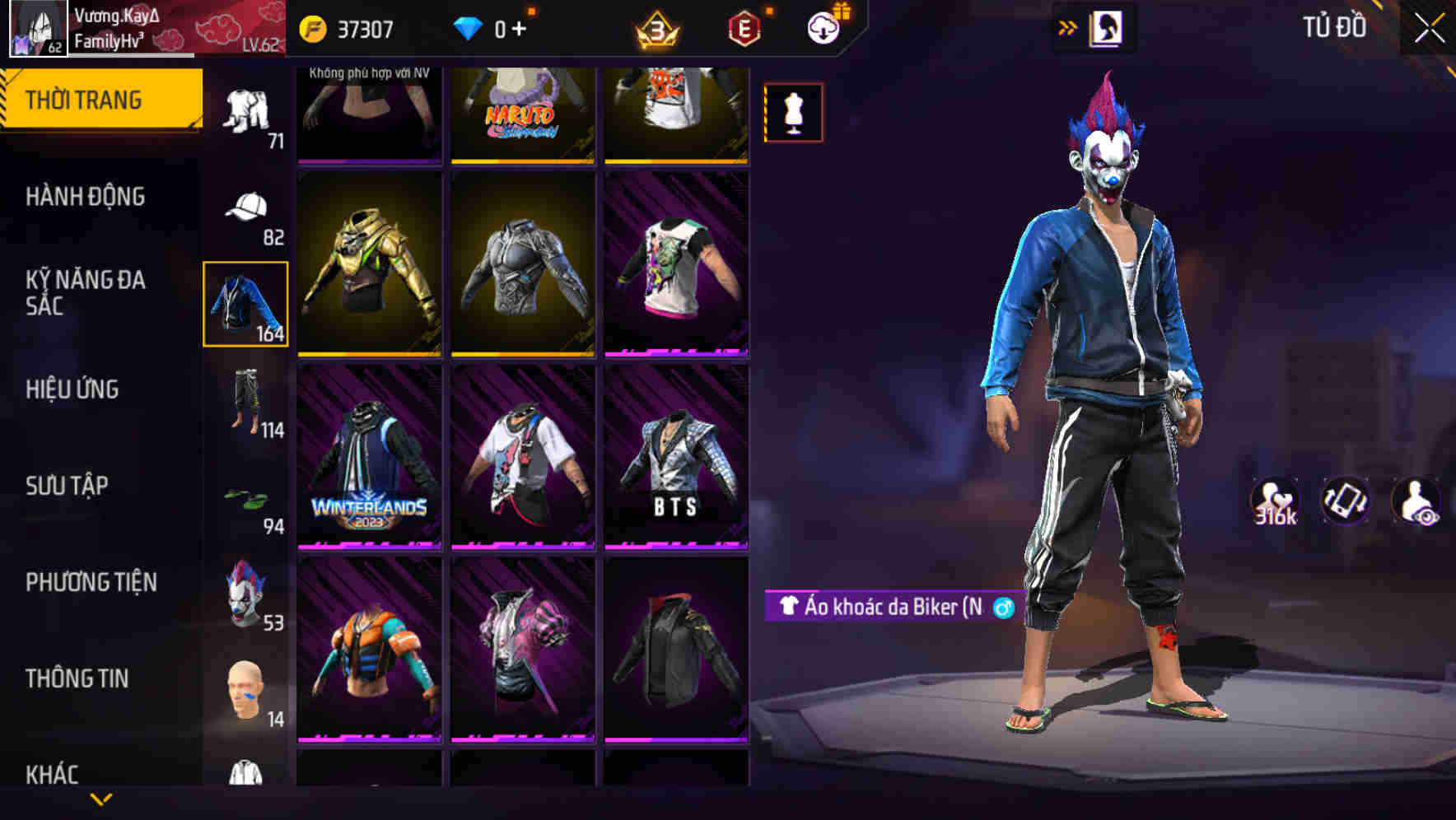Open the PHƯƠNG TIỆN menu section

click(x=91, y=581)
